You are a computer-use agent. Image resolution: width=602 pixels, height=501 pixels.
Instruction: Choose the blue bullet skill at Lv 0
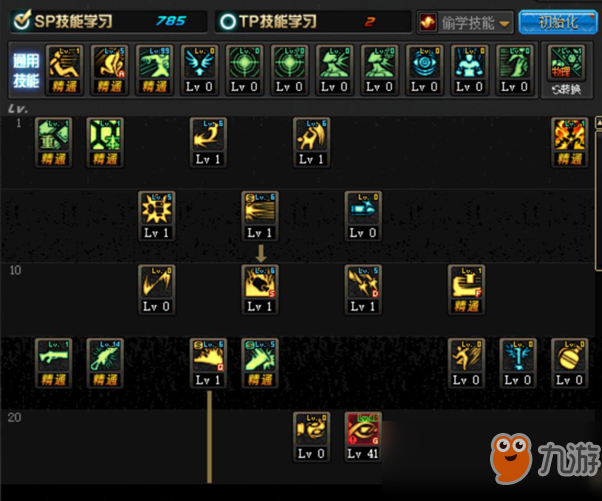tap(364, 214)
